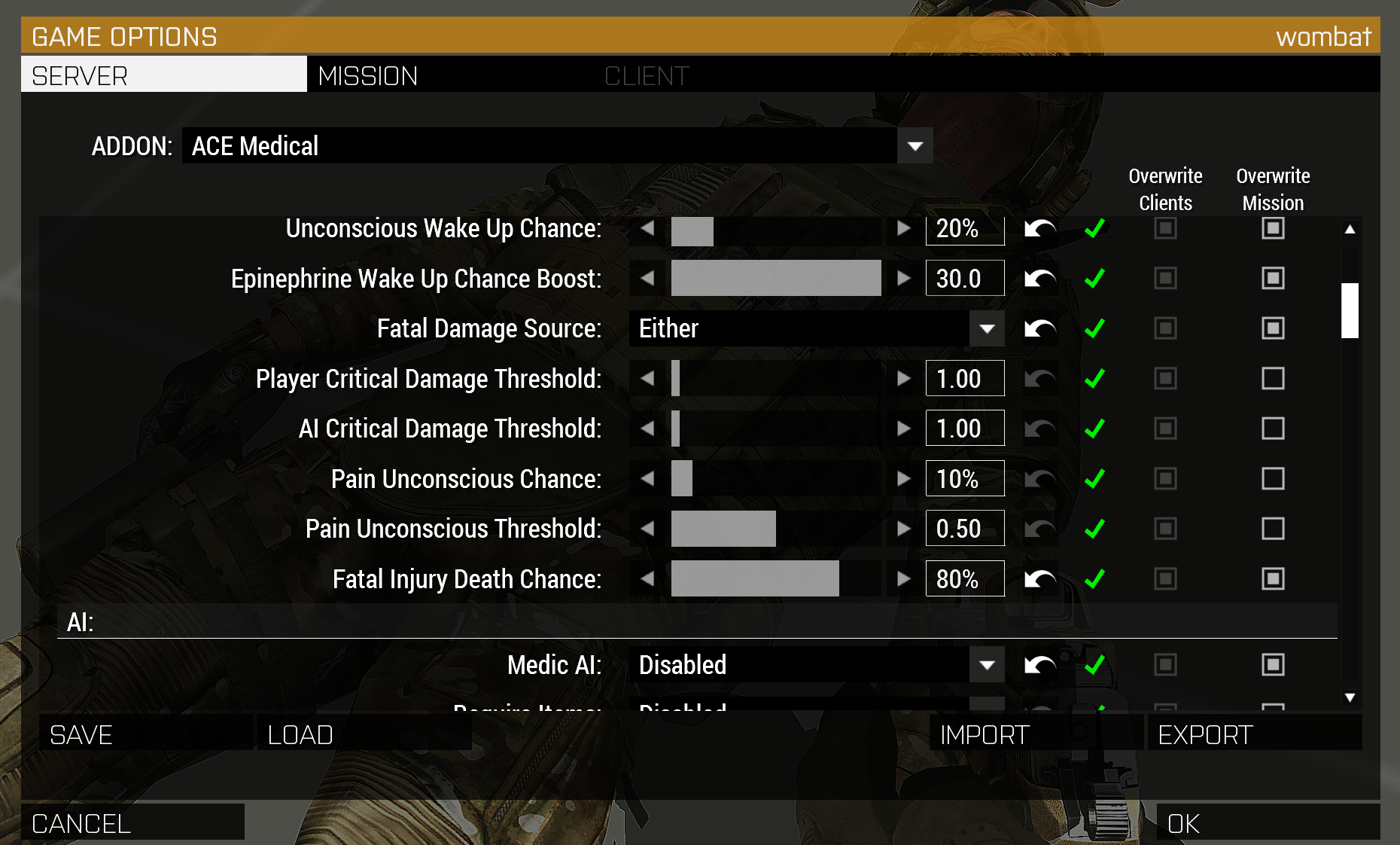Image resolution: width=1400 pixels, height=845 pixels.
Task: Click the 80% value field for Fatal Injury Death Chance
Action: (964, 578)
